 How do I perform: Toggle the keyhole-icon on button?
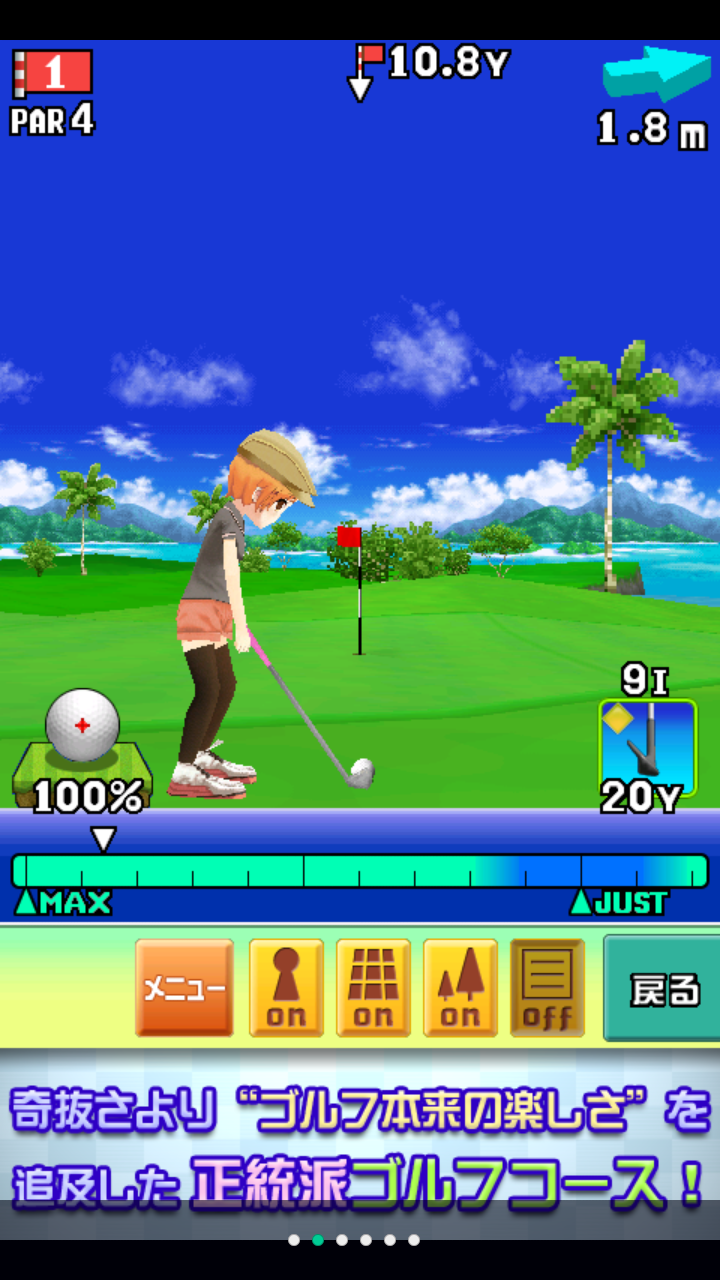(x=286, y=988)
